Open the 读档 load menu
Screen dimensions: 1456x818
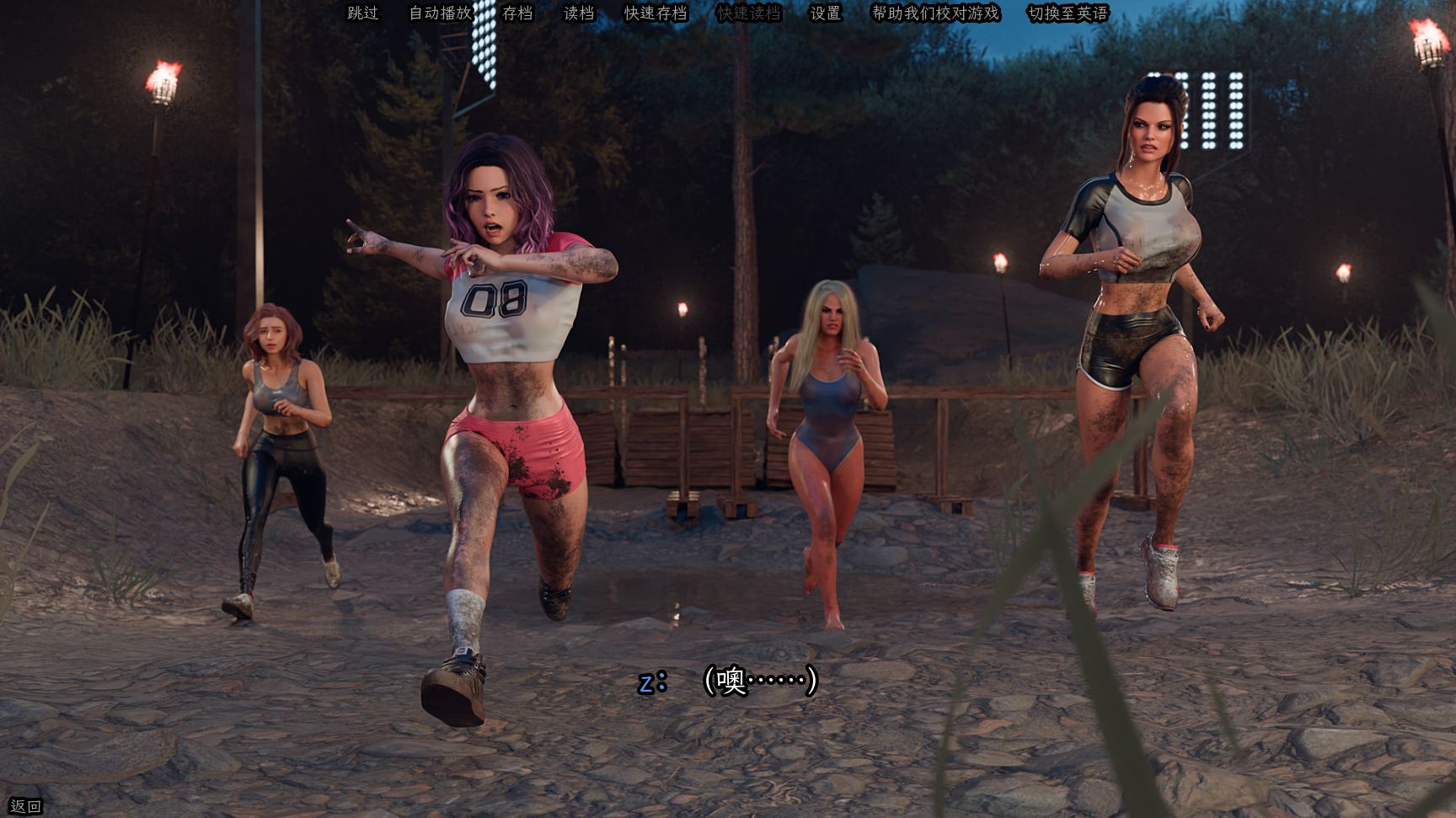(579, 13)
